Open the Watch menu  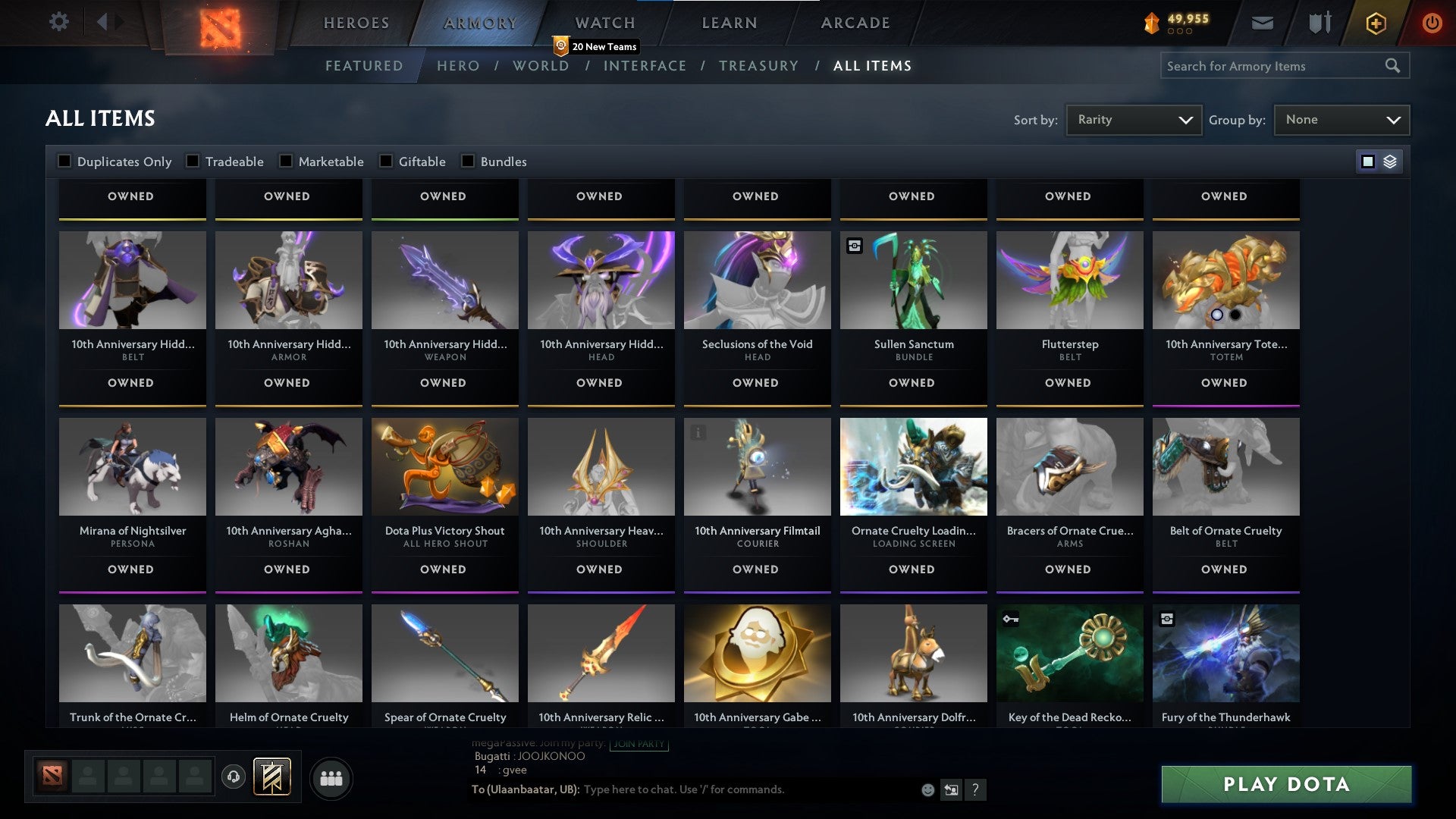pos(604,23)
